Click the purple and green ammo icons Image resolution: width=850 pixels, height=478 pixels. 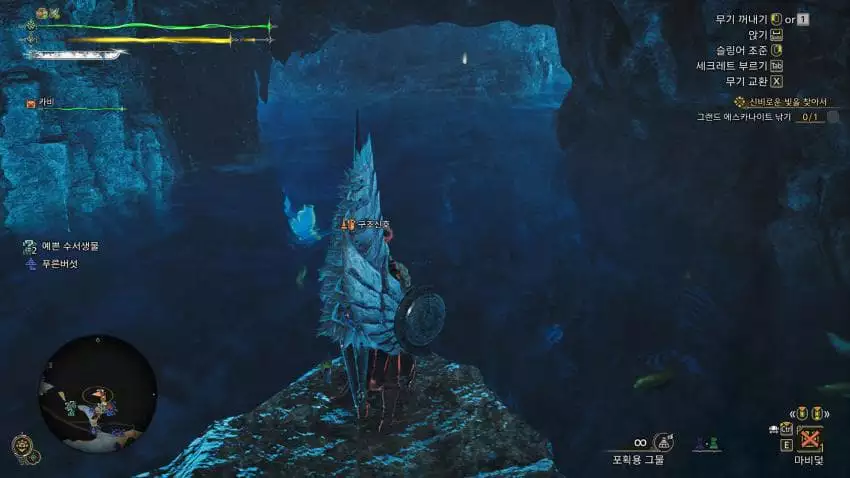(707, 442)
